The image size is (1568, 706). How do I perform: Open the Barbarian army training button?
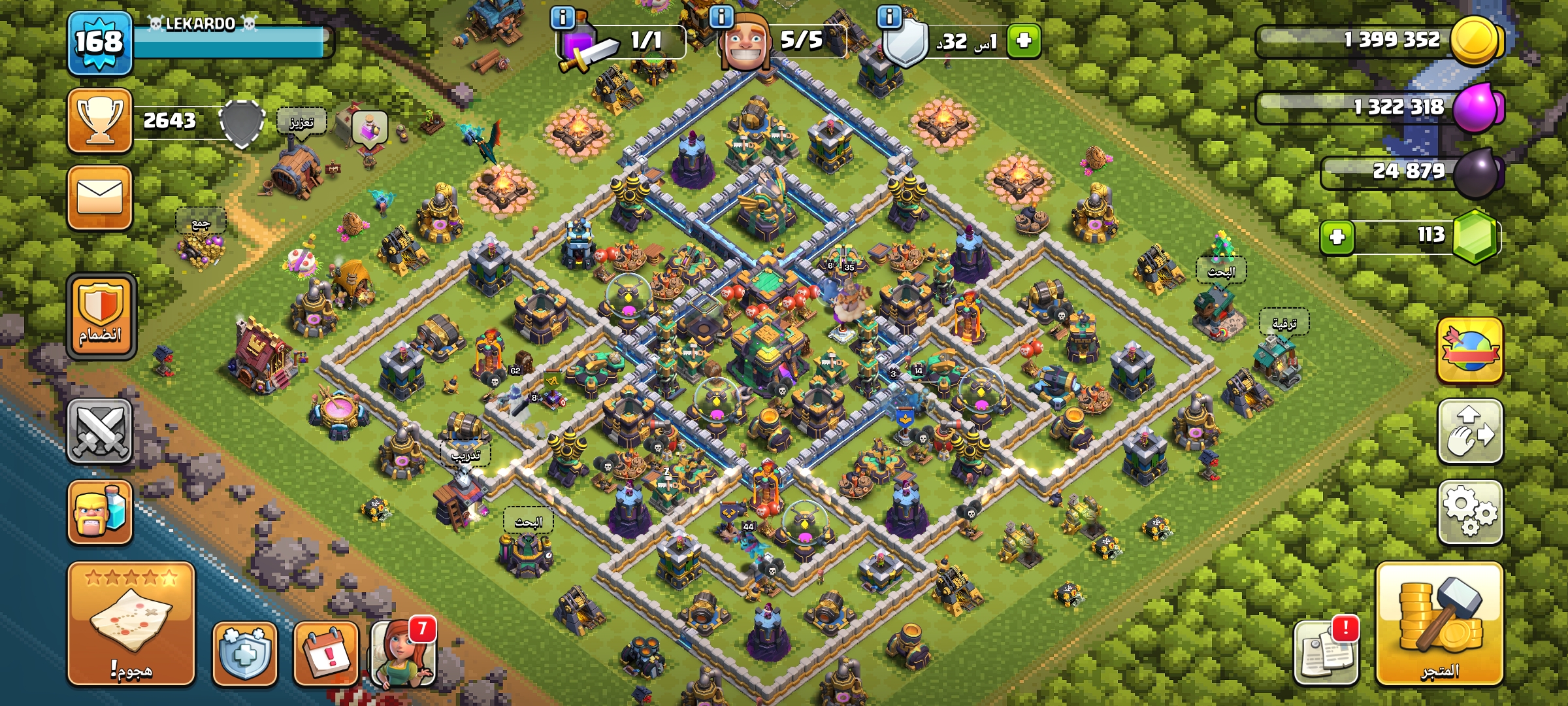click(99, 512)
